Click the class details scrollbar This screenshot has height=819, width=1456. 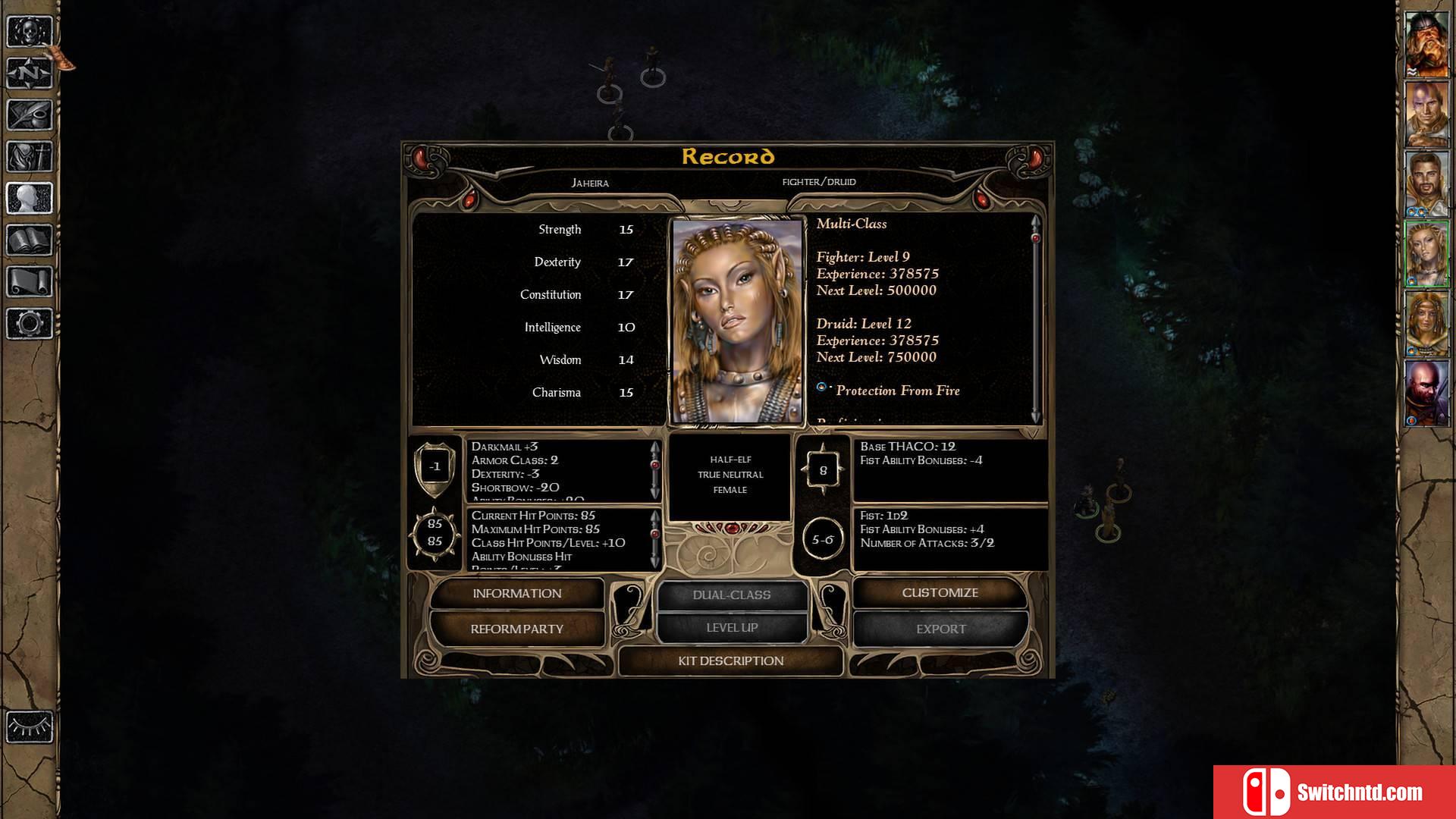pyautogui.click(x=1035, y=318)
